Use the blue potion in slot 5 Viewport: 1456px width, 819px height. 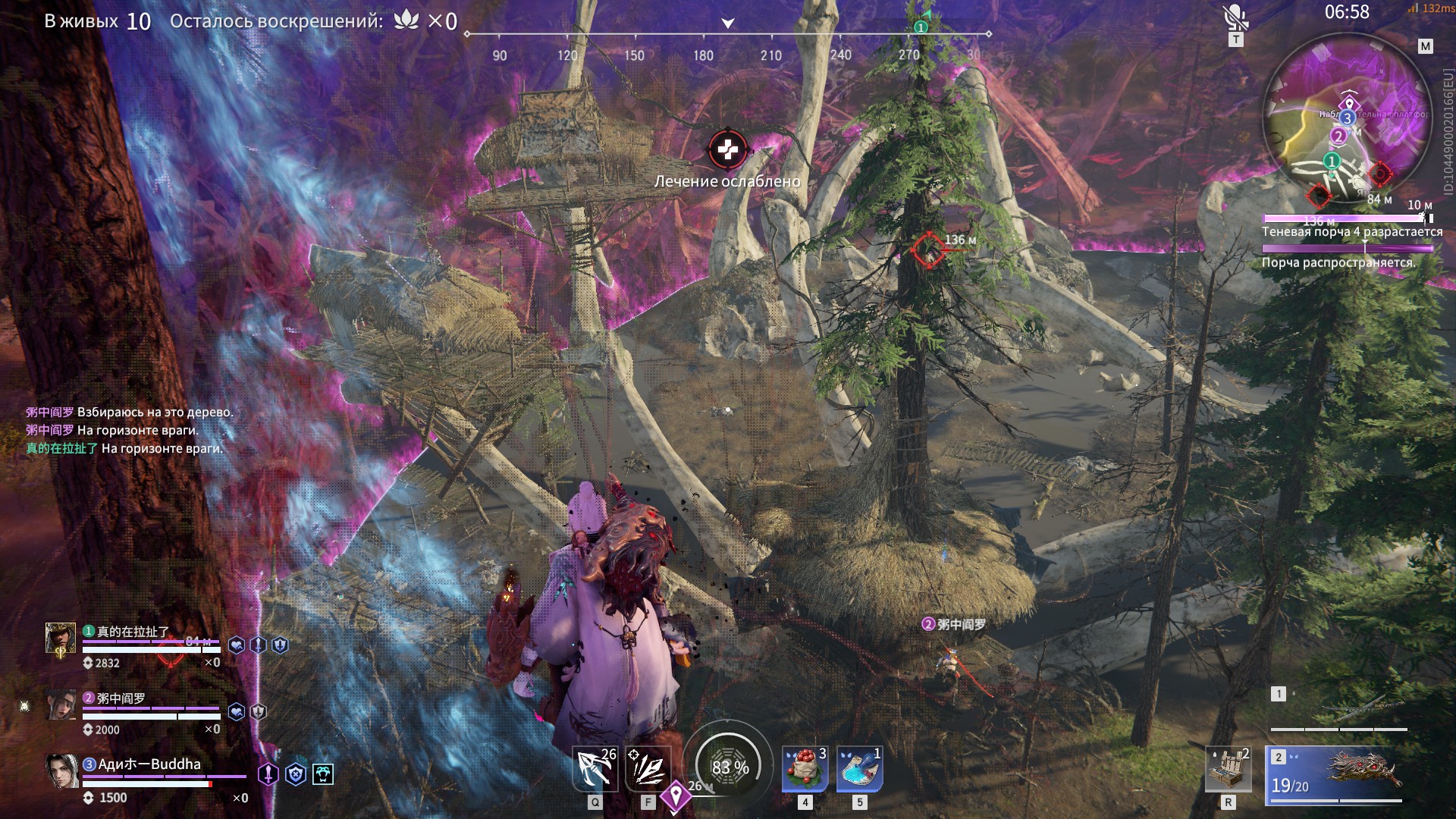point(859,769)
